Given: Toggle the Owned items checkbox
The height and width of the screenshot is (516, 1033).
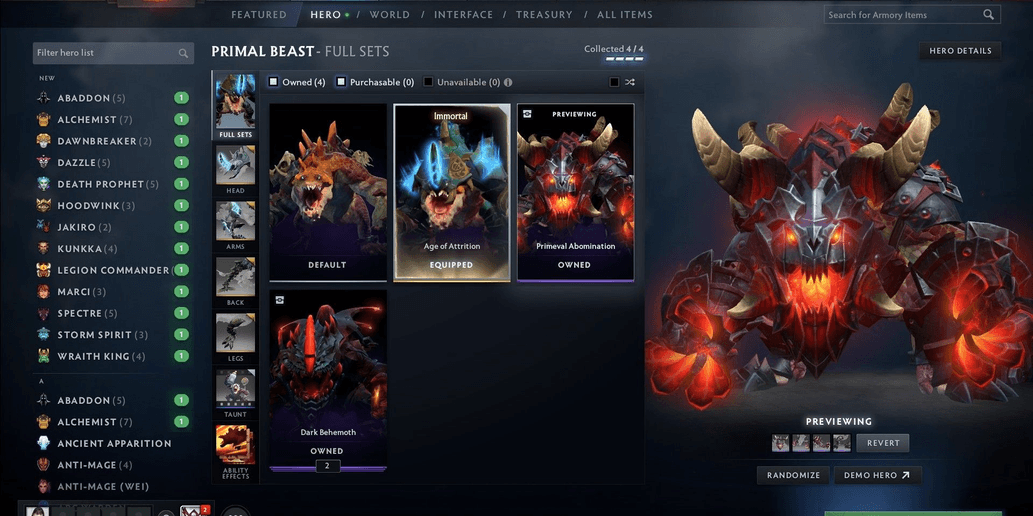Looking at the screenshot, I should point(274,82).
